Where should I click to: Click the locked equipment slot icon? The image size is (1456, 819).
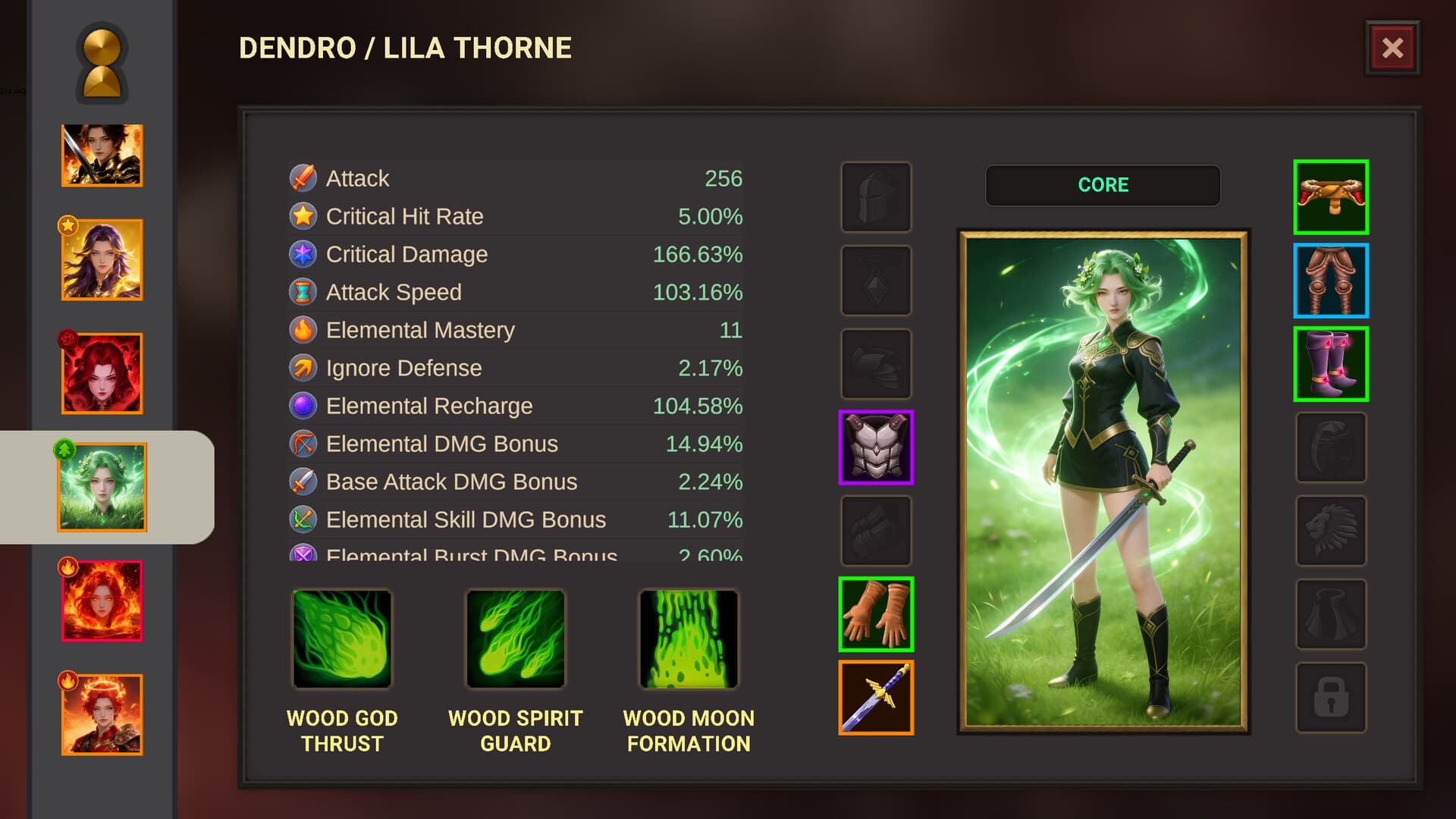[1331, 698]
